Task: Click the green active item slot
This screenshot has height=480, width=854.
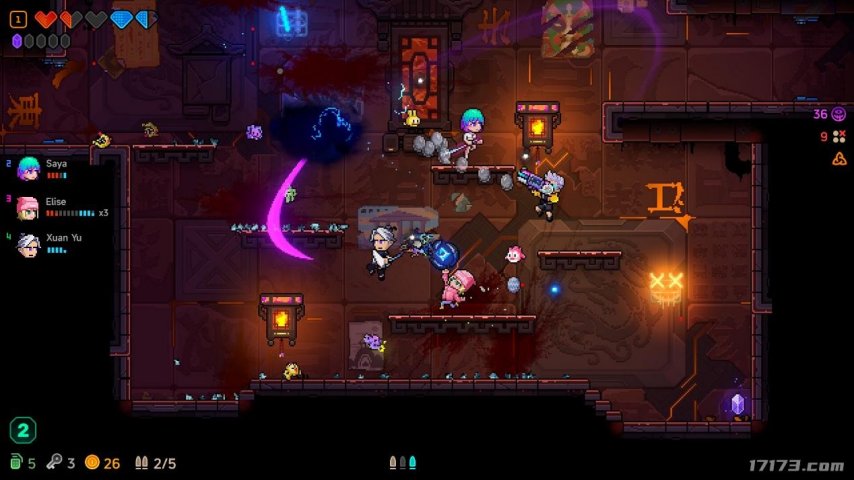Action: [22, 431]
